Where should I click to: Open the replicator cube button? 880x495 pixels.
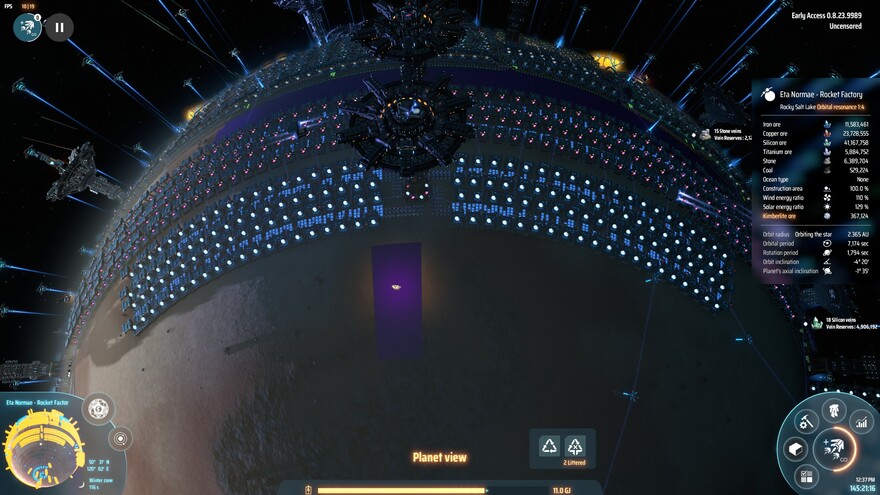point(796,448)
